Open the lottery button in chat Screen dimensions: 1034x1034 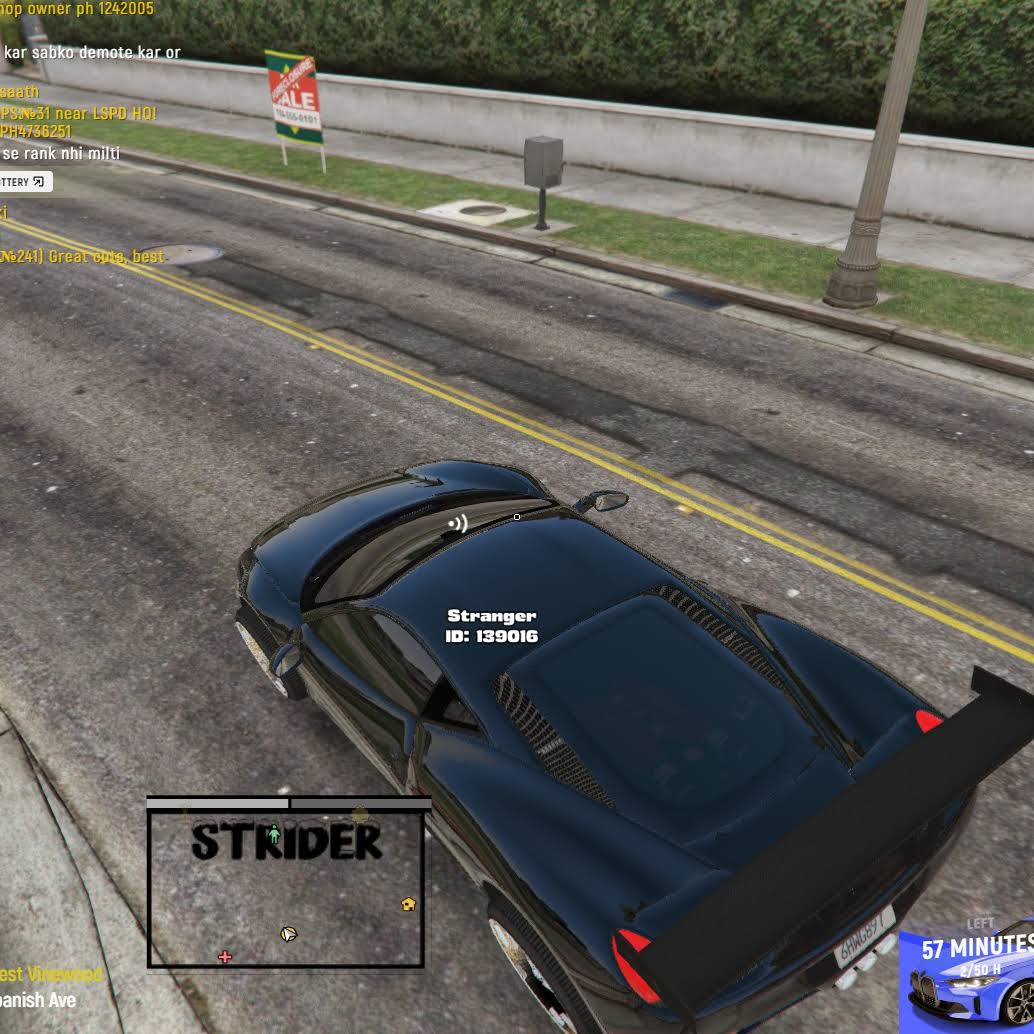(x=24, y=182)
